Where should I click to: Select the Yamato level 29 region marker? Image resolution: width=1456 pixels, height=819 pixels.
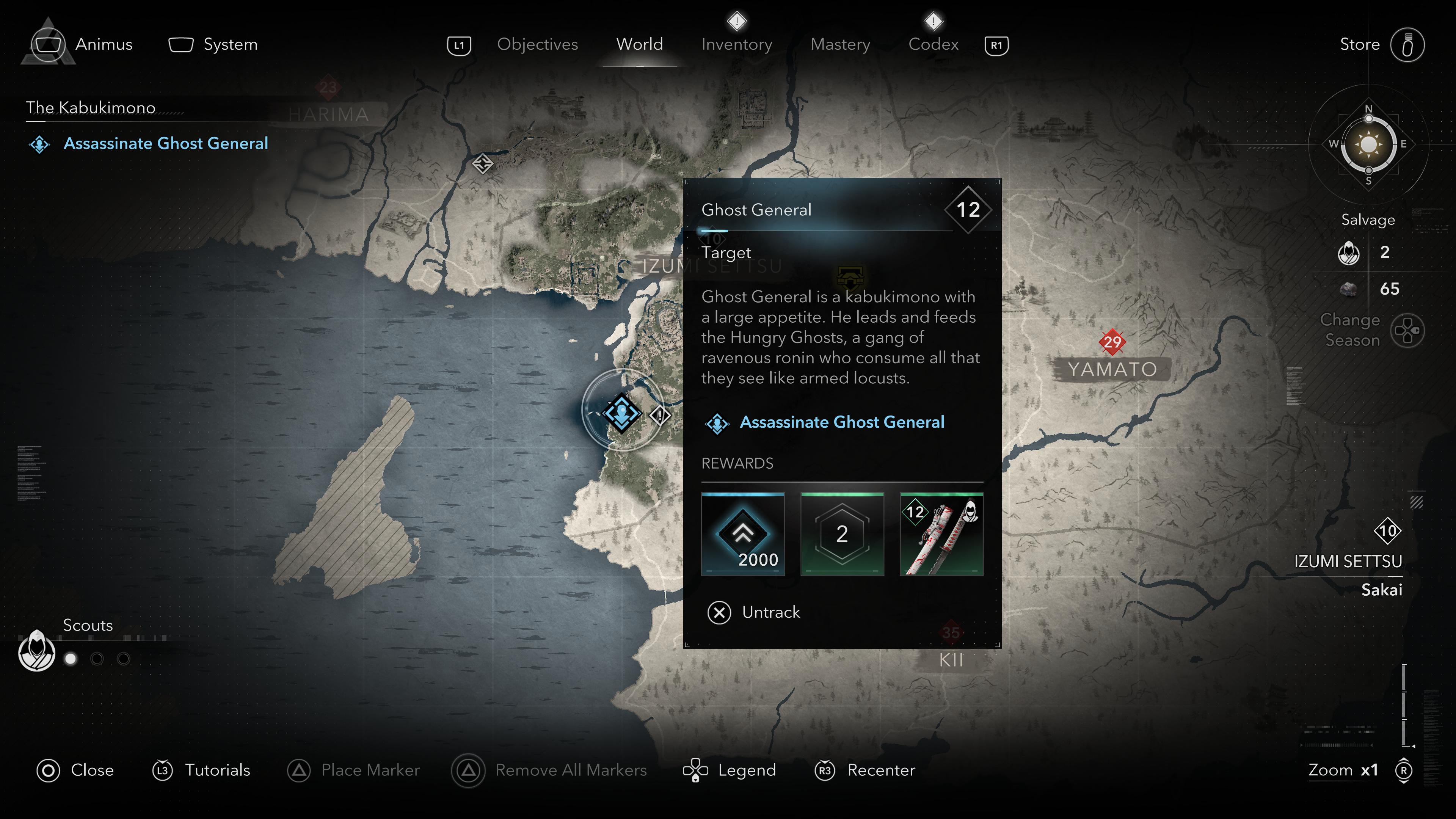tap(1112, 342)
